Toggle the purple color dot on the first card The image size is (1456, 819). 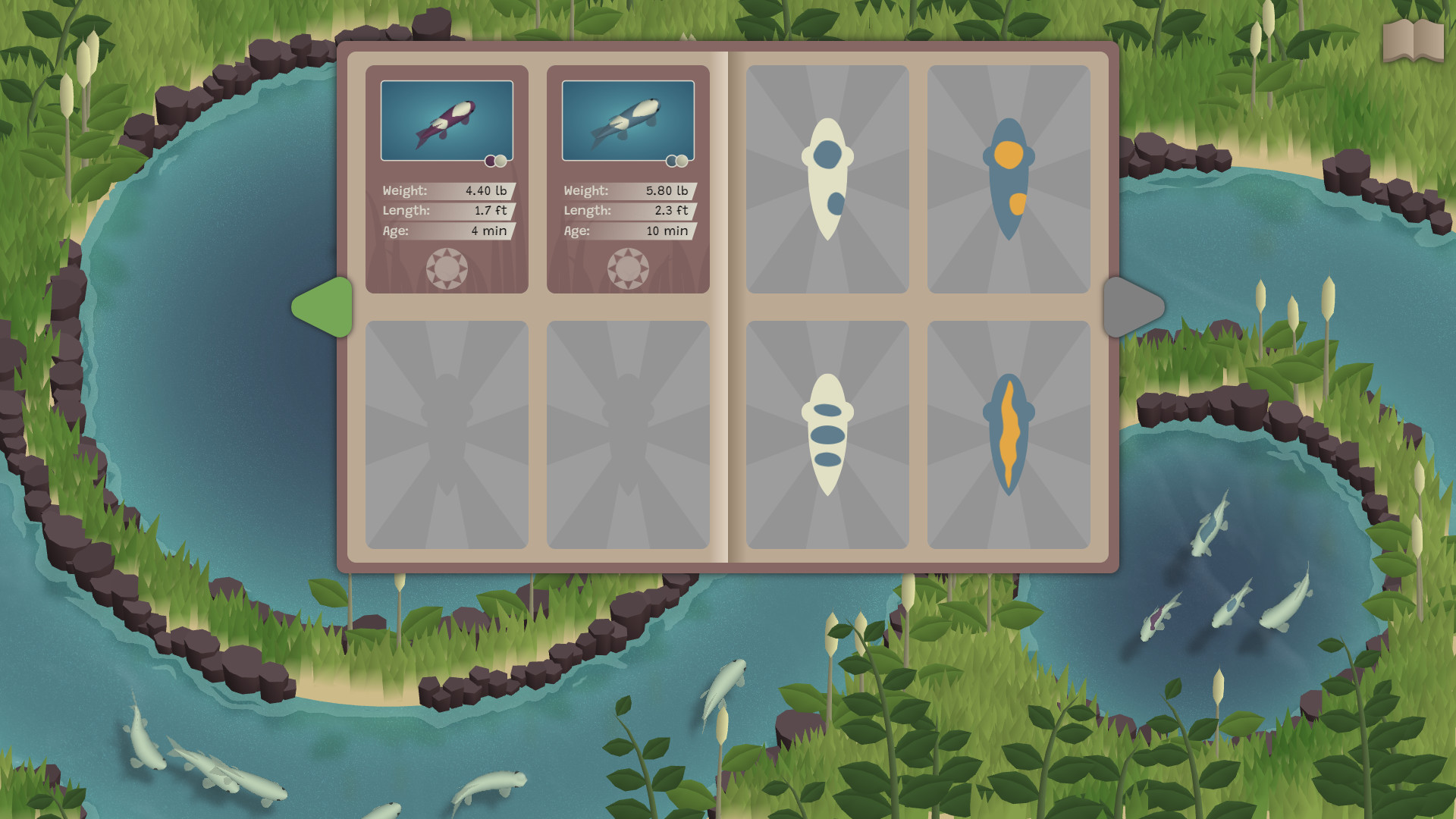[490, 161]
